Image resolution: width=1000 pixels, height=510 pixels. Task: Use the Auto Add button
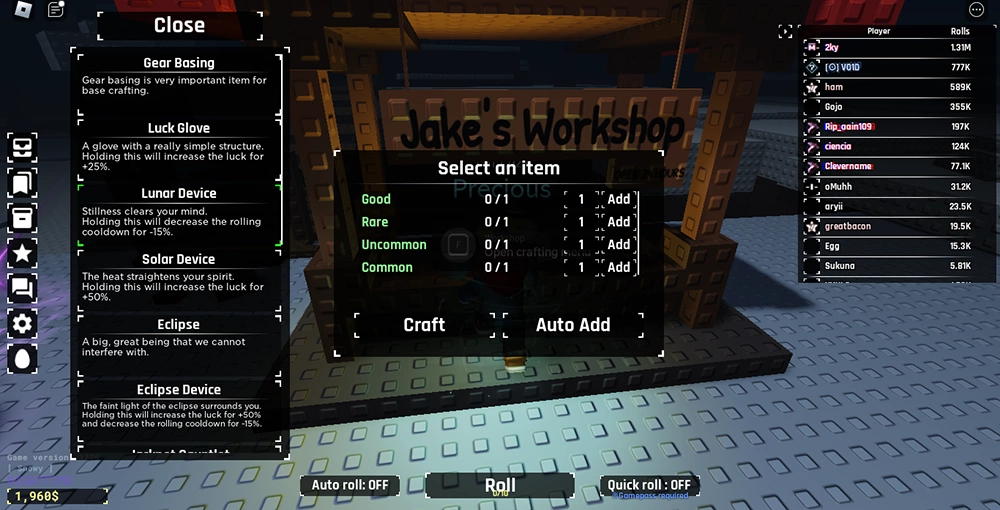(573, 324)
